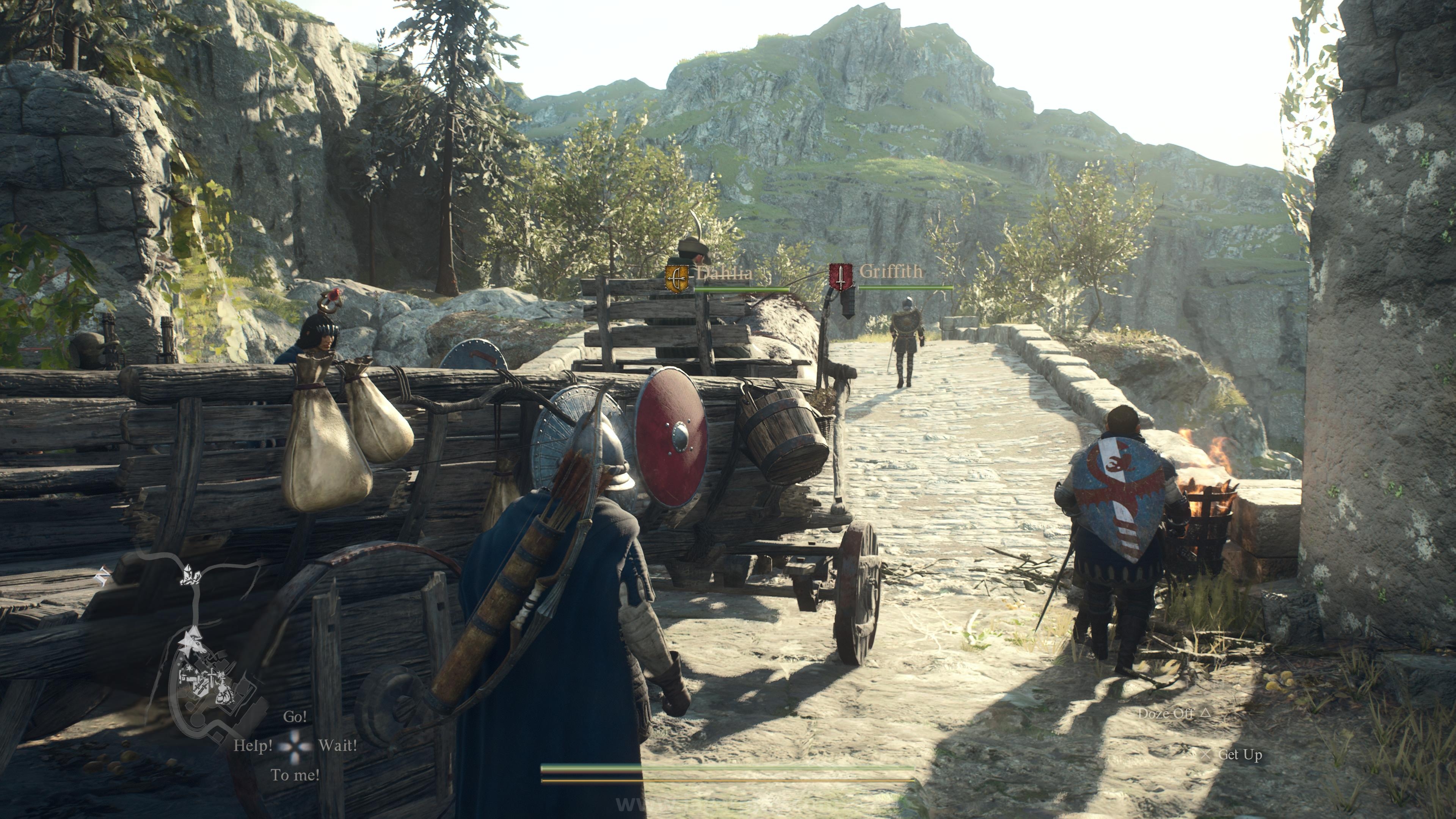The height and width of the screenshot is (819, 1456).
Task: Choose the Wait! pawn command
Action: pyautogui.click(x=337, y=745)
